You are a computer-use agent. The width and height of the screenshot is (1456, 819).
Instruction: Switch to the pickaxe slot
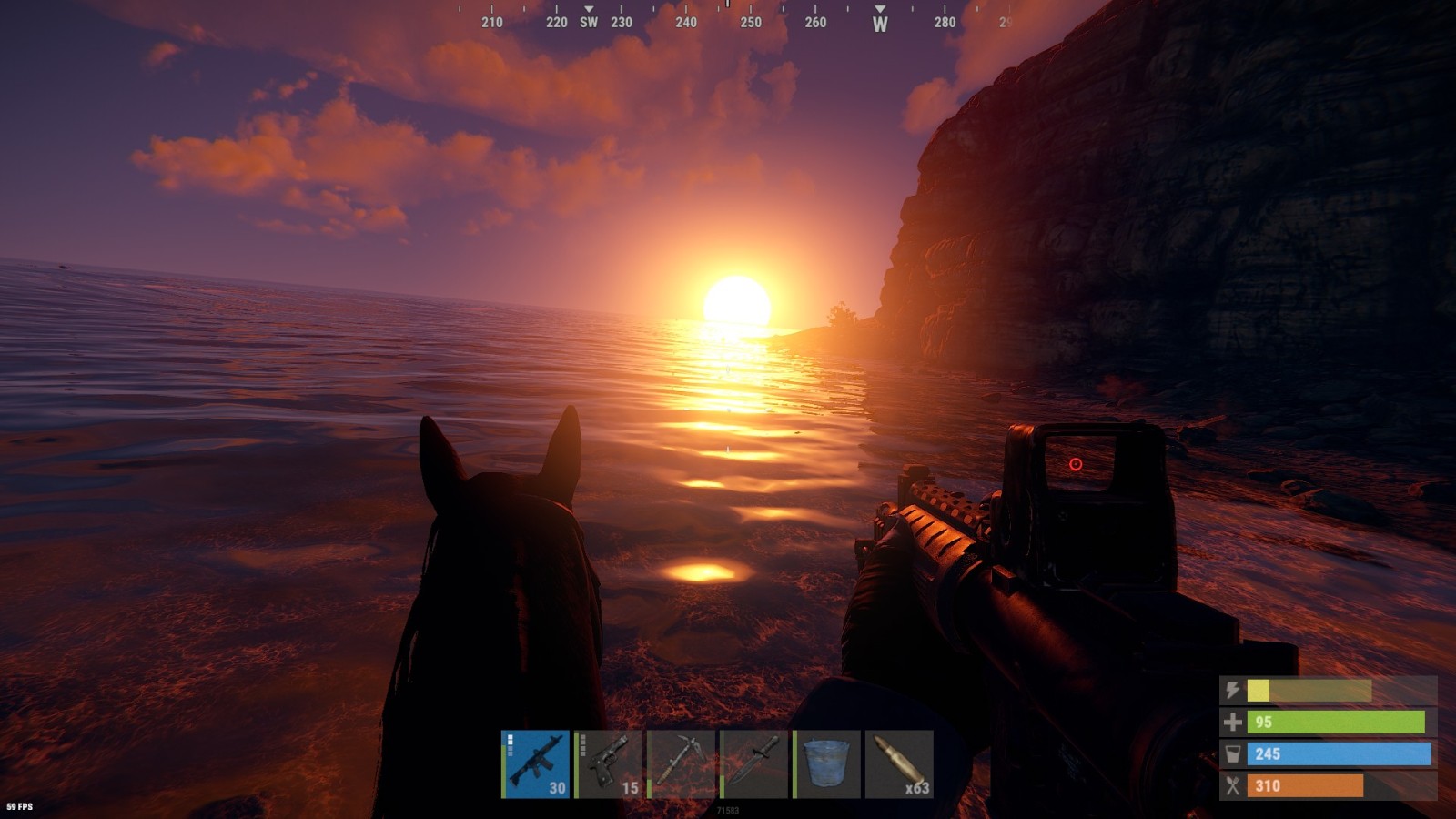pos(682,763)
